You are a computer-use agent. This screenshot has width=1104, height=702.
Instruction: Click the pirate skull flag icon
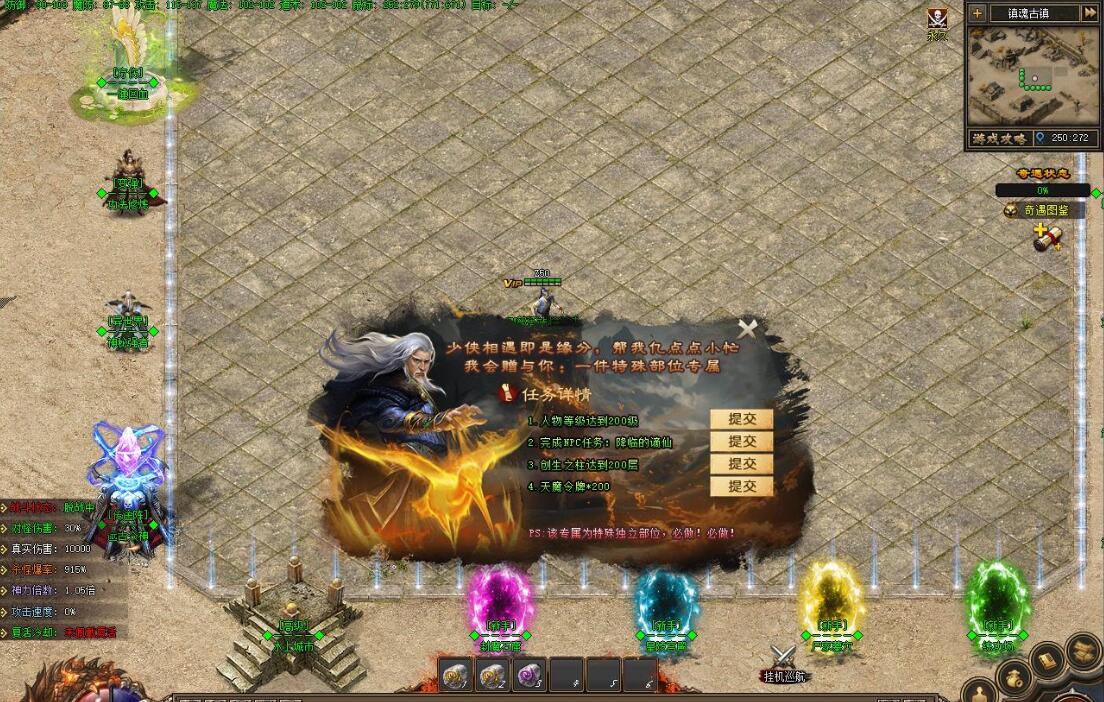(x=937, y=19)
